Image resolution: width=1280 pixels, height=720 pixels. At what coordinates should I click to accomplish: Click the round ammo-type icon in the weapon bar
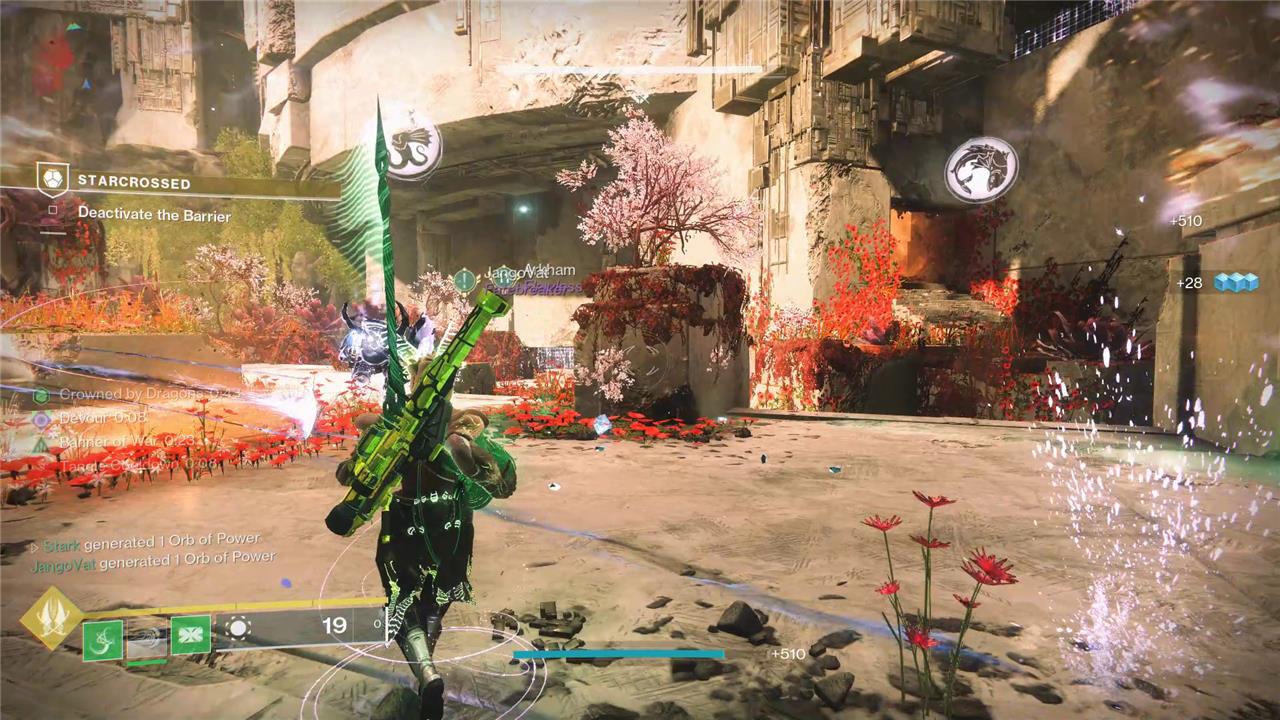(238, 628)
